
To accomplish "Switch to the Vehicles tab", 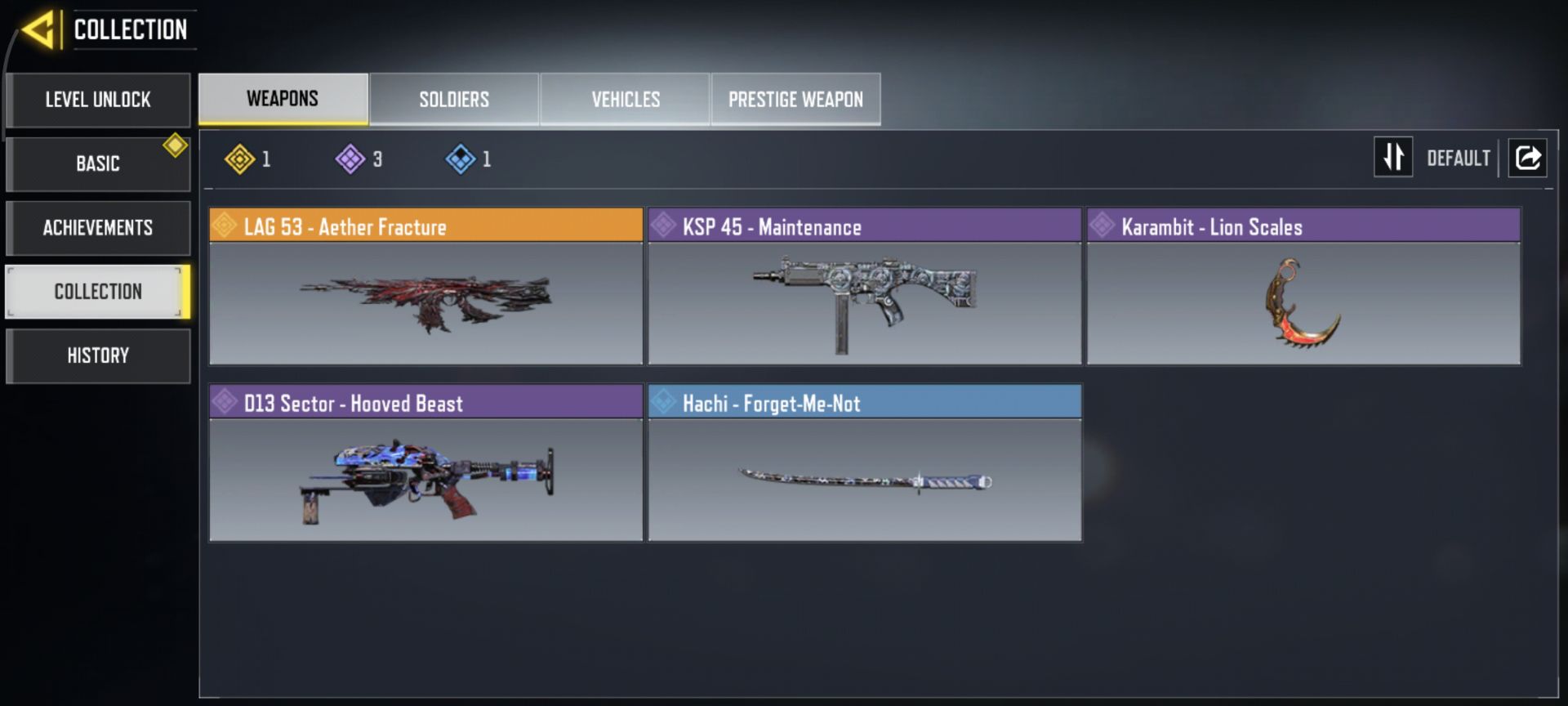I will 626,100.
